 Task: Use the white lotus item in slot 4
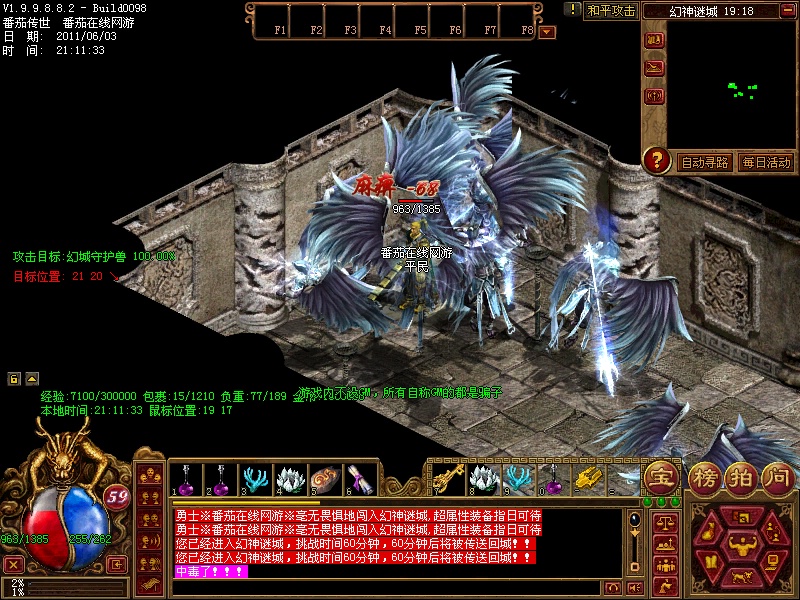pos(290,479)
